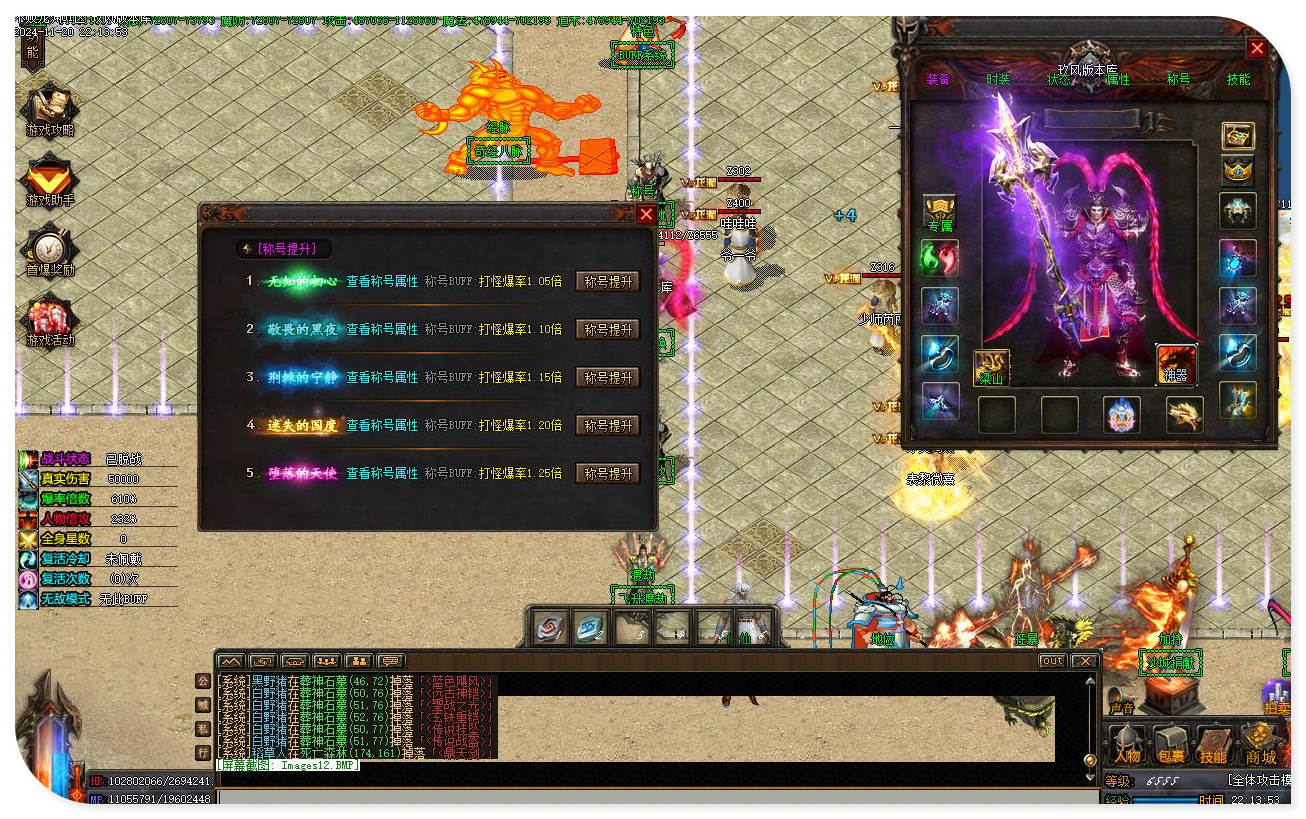The height and width of the screenshot is (819, 1306).
Task: Open the 游戏攻略 game guide
Action: [49, 110]
